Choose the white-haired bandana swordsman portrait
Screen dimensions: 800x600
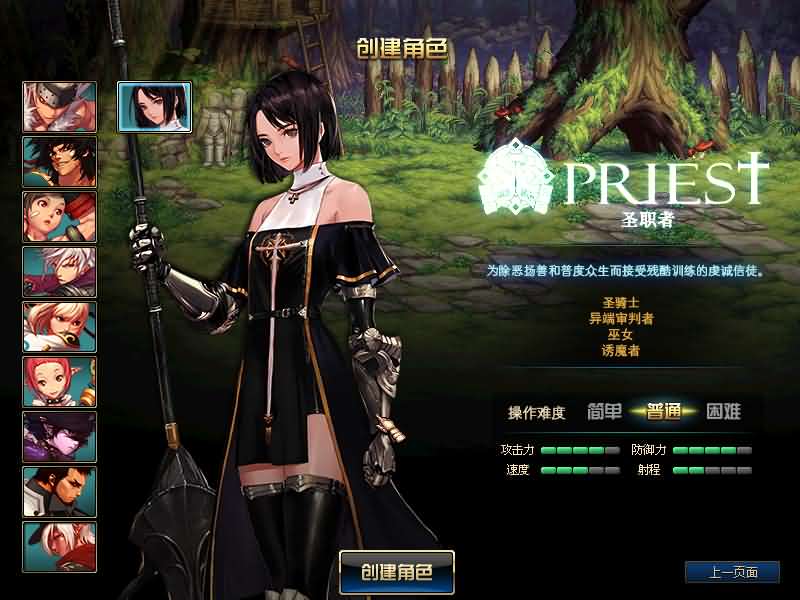tap(60, 106)
